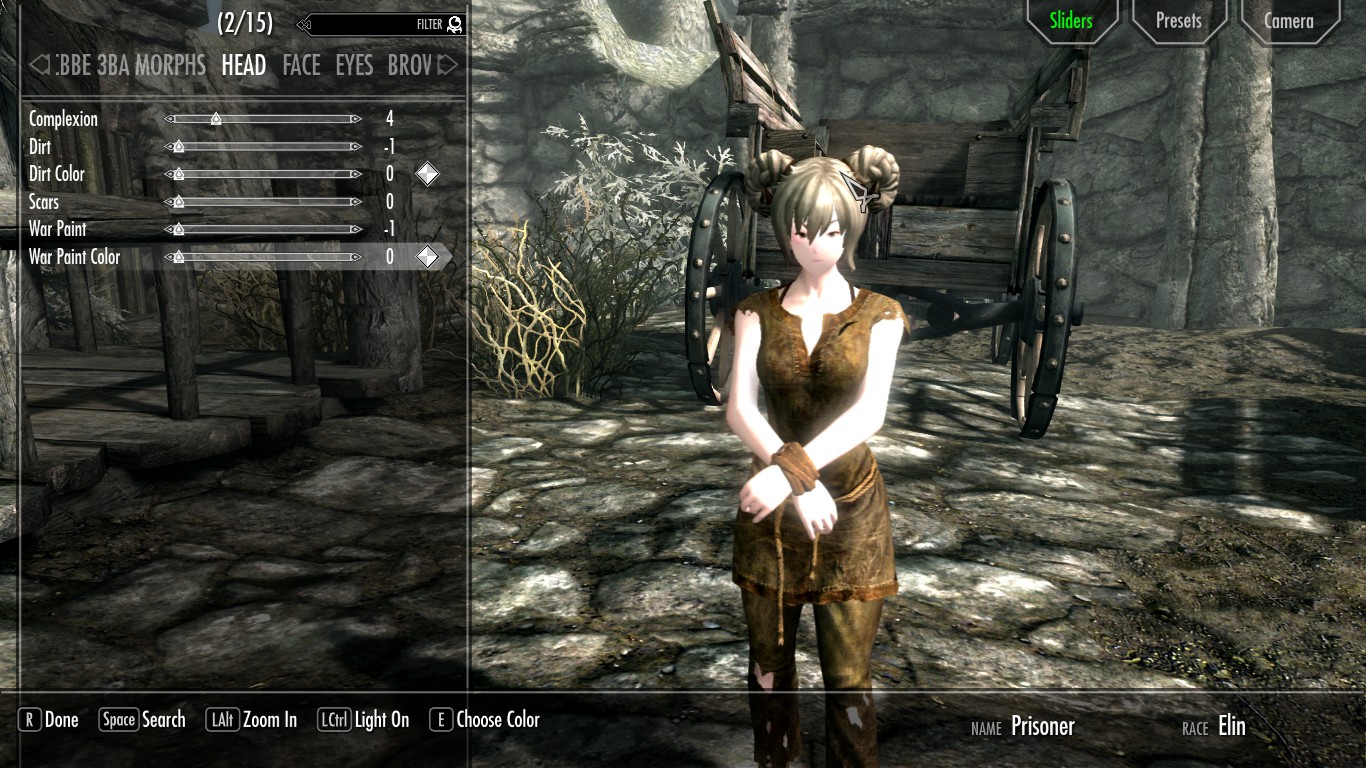
Task: Open the War Paint Color swatch
Action: point(427,256)
